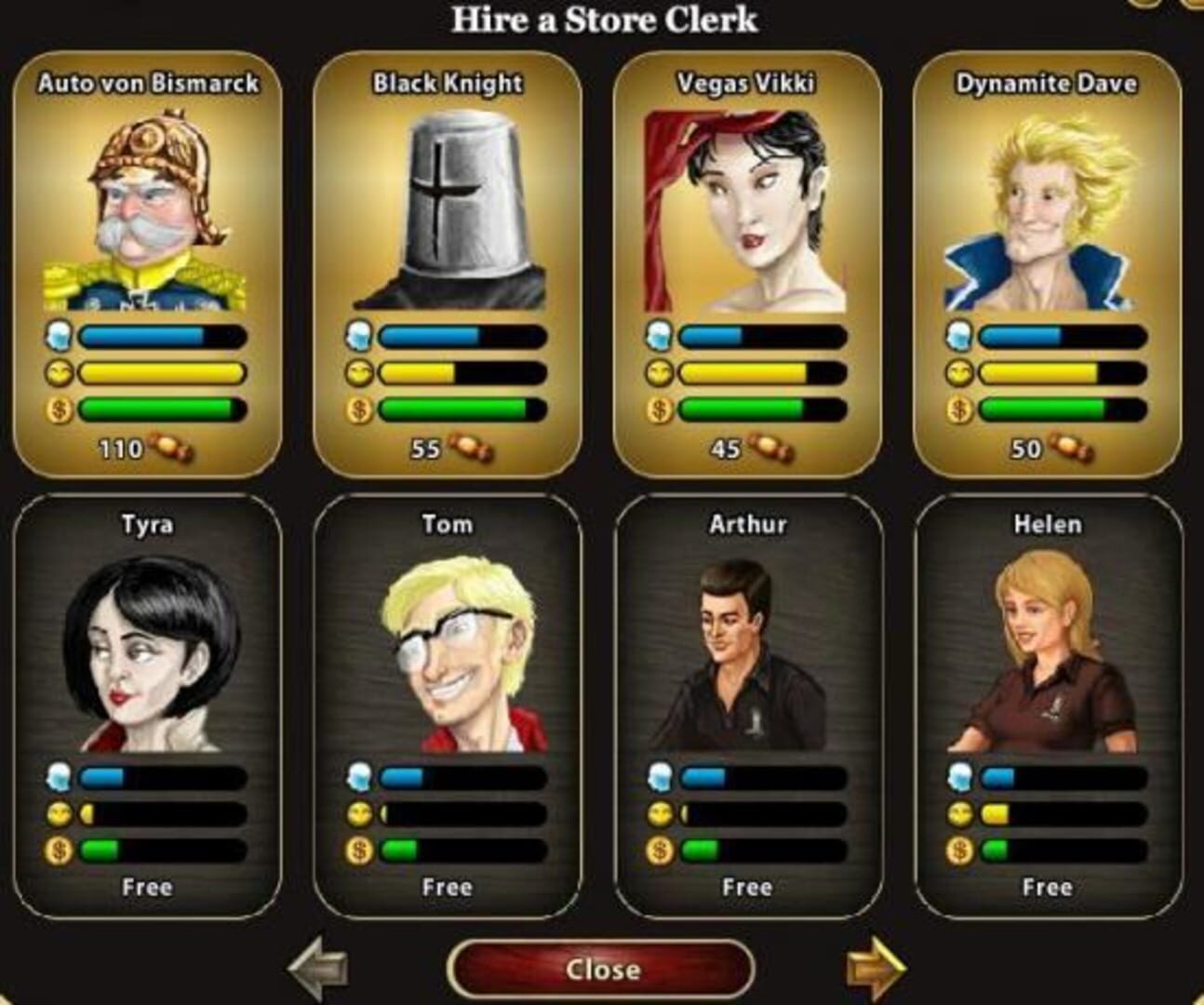The height and width of the screenshot is (1005, 1204).
Task: Hire Auto von Bismarck as clerk
Action: click(147, 265)
